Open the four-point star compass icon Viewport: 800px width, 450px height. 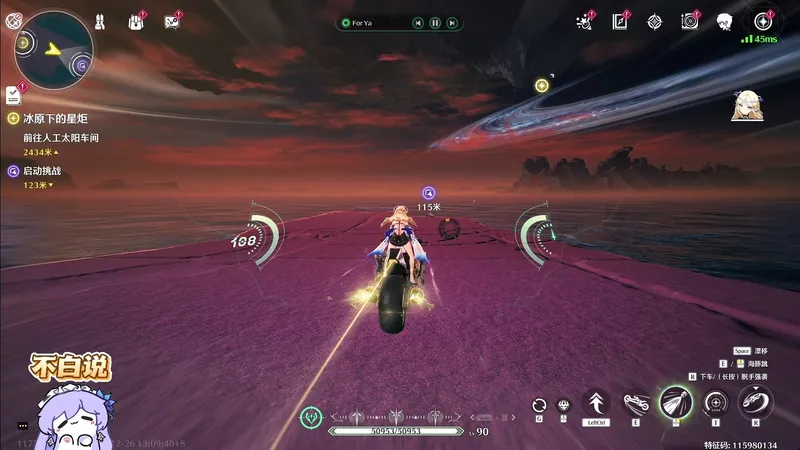click(654, 20)
